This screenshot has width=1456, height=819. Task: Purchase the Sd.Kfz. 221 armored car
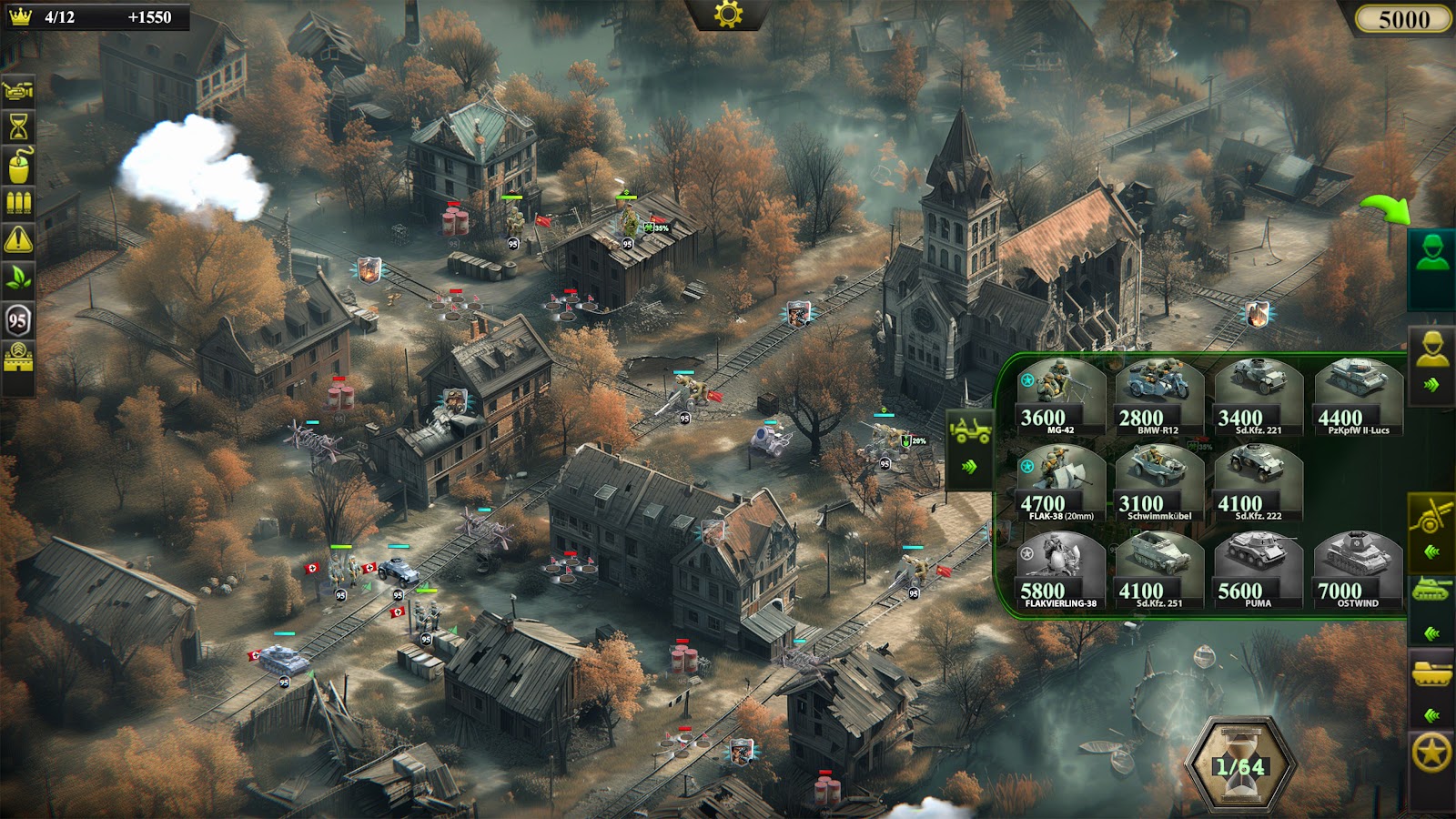[x=1259, y=396]
